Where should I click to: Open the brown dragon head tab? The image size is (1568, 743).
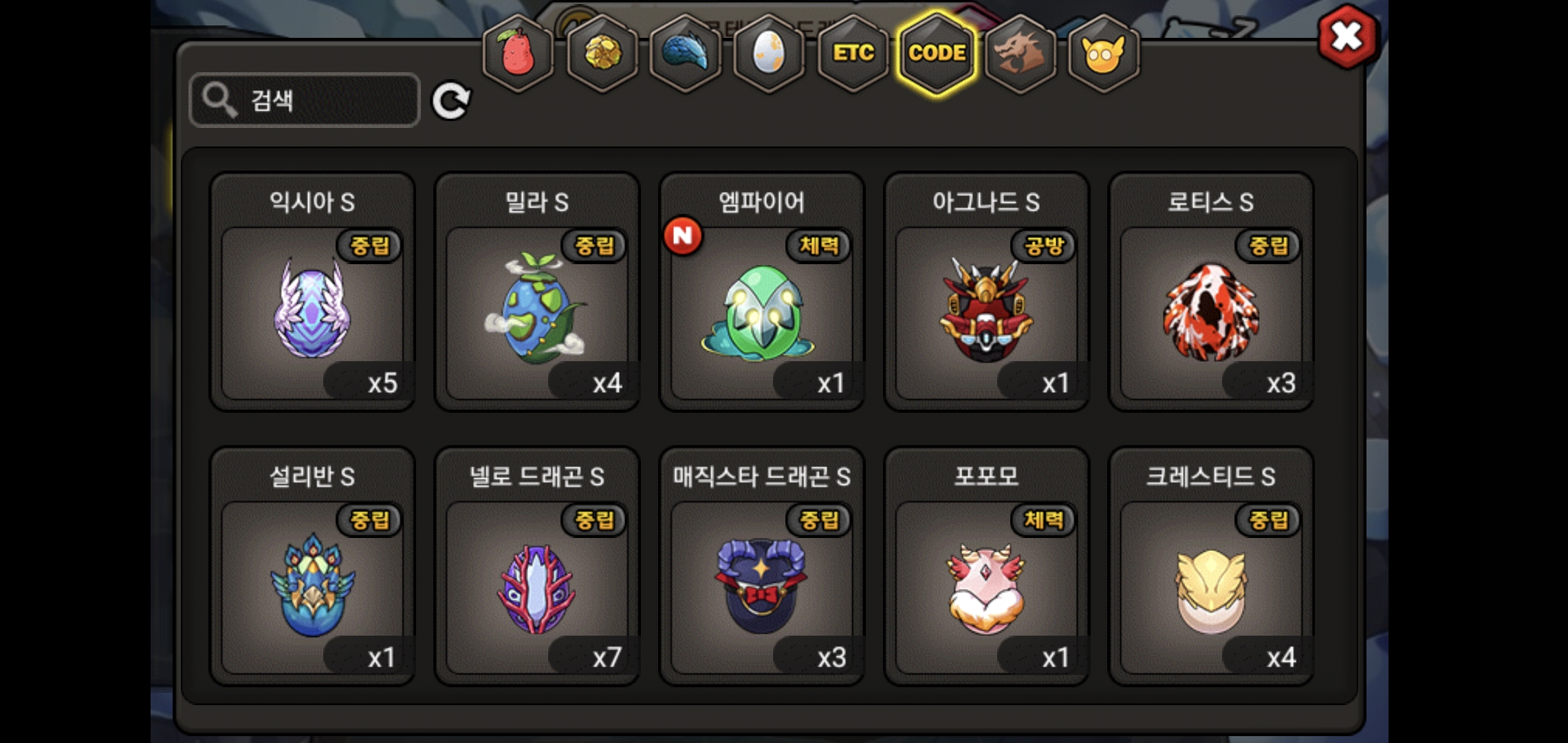[1020, 53]
